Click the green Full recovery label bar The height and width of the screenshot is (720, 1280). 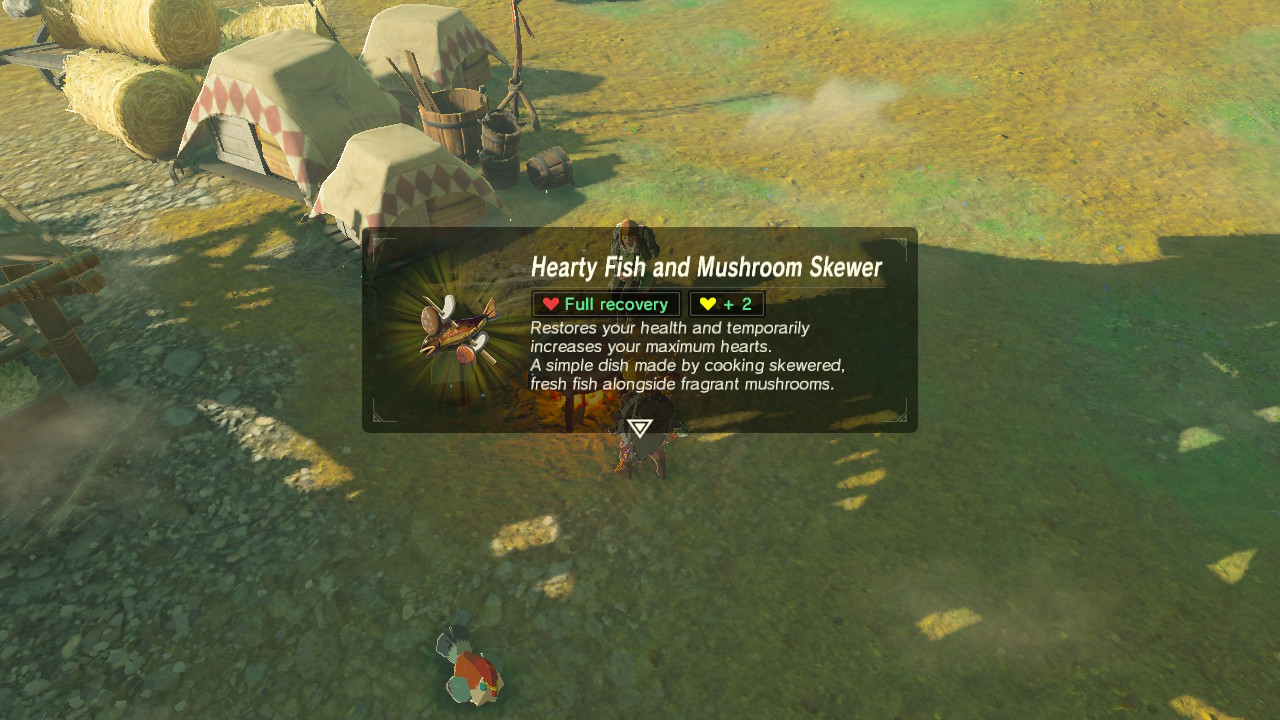605,304
